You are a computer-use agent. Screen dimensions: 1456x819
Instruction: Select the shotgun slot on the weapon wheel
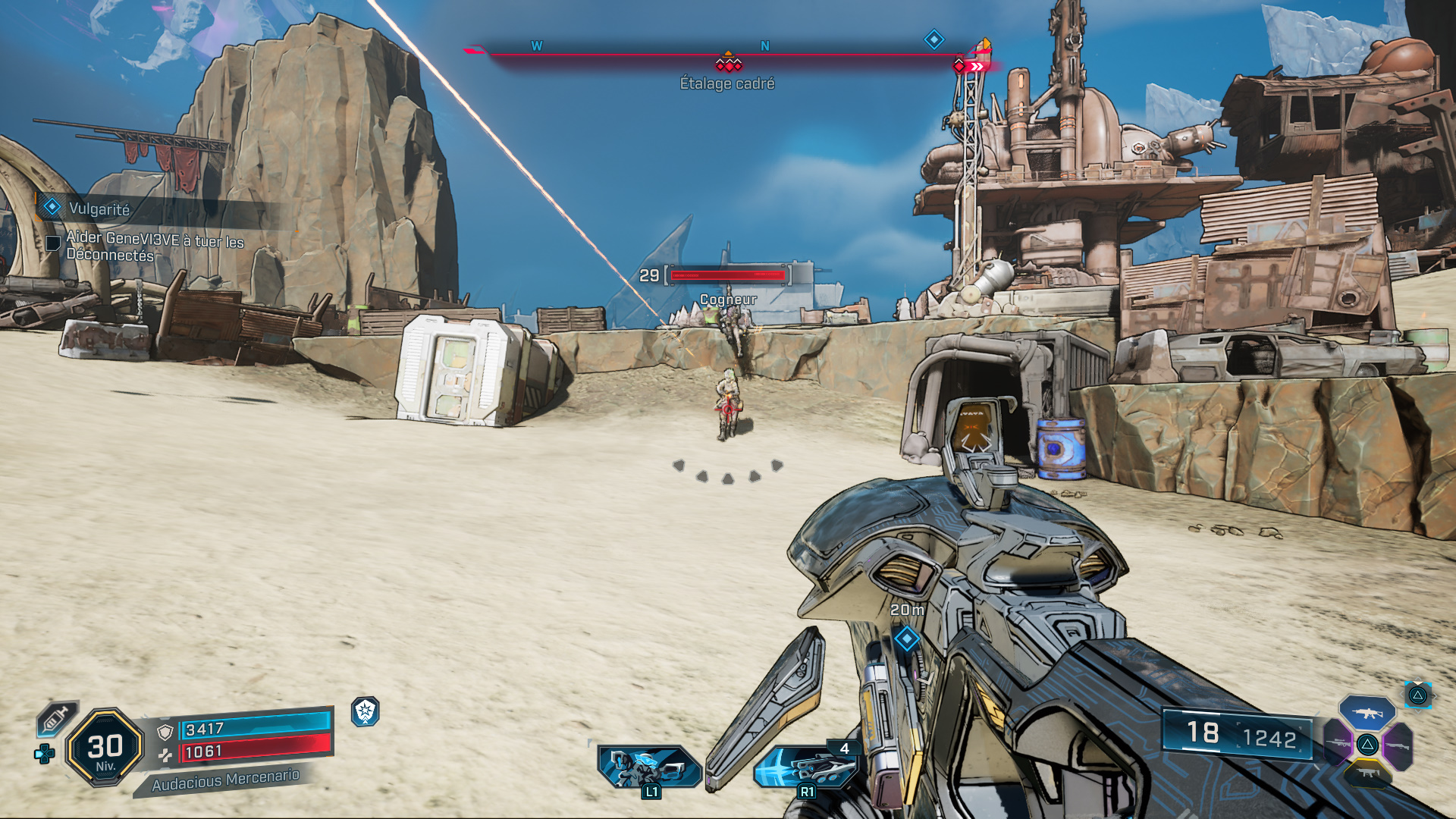tap(1398, 746)
